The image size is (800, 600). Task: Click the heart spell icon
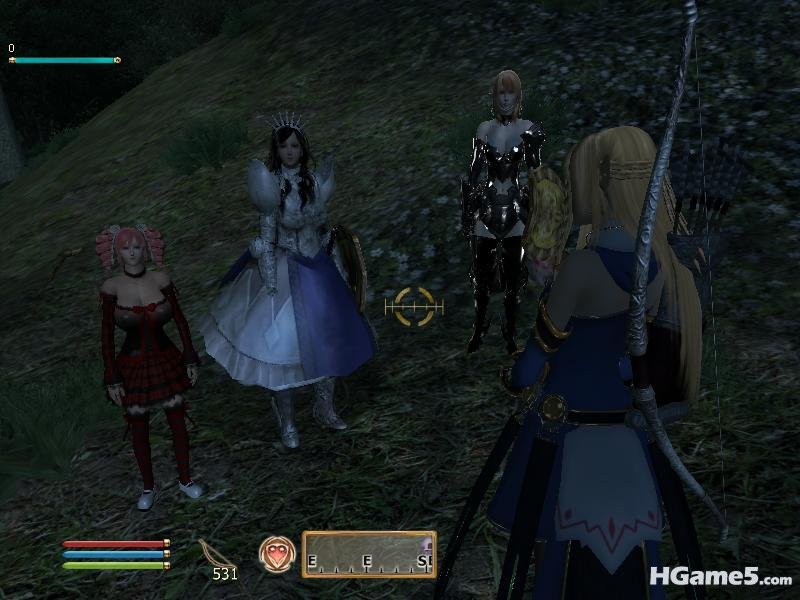(276, 554)
